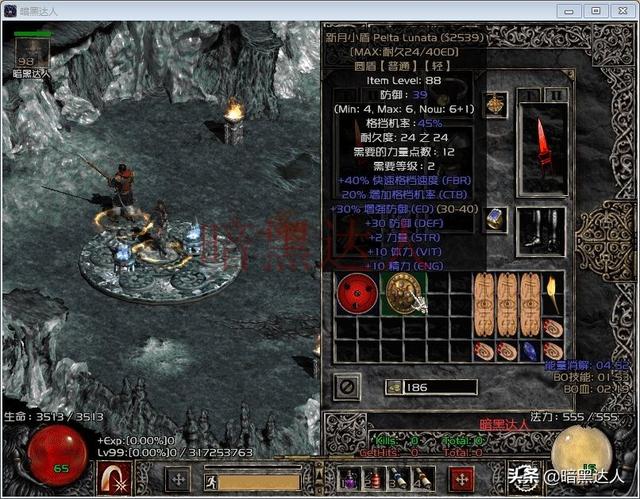Click the equipped amulet slot
Image resolution: width=640 pixels, height=499 pixels.
click(x=495, y=105)
